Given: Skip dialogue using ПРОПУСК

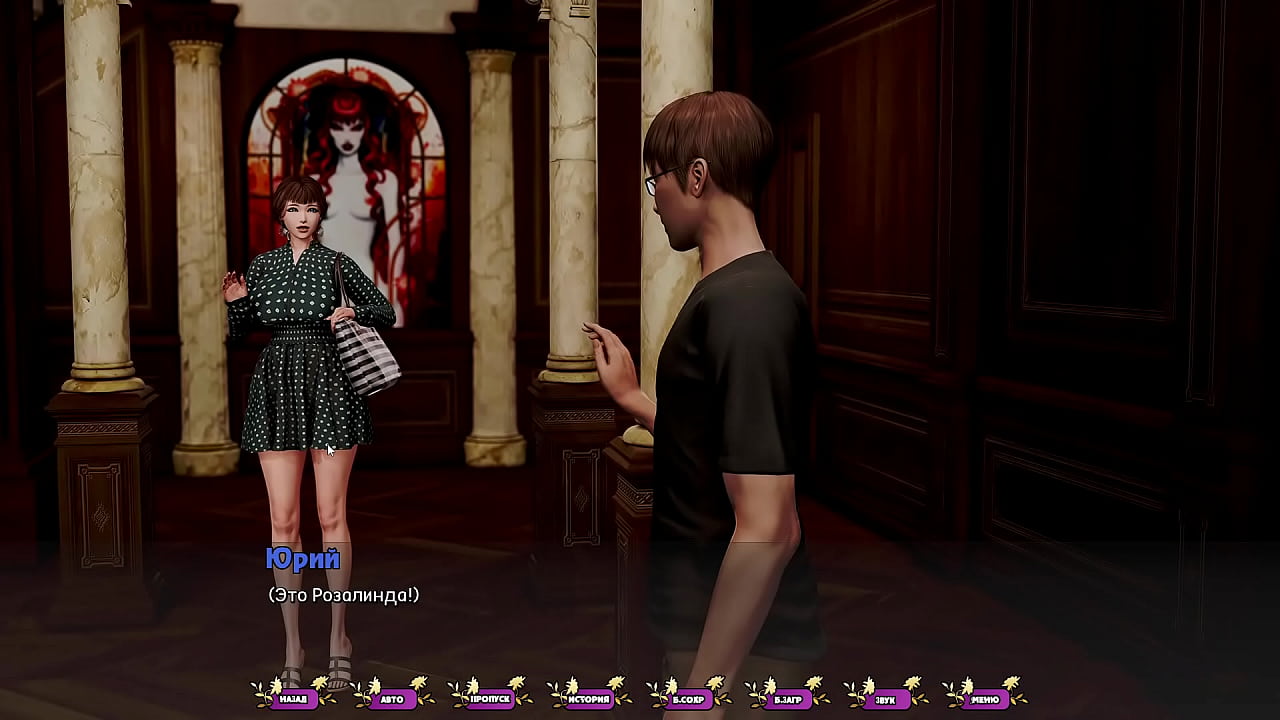Looking at the screenshot, I should coord(491,699).
